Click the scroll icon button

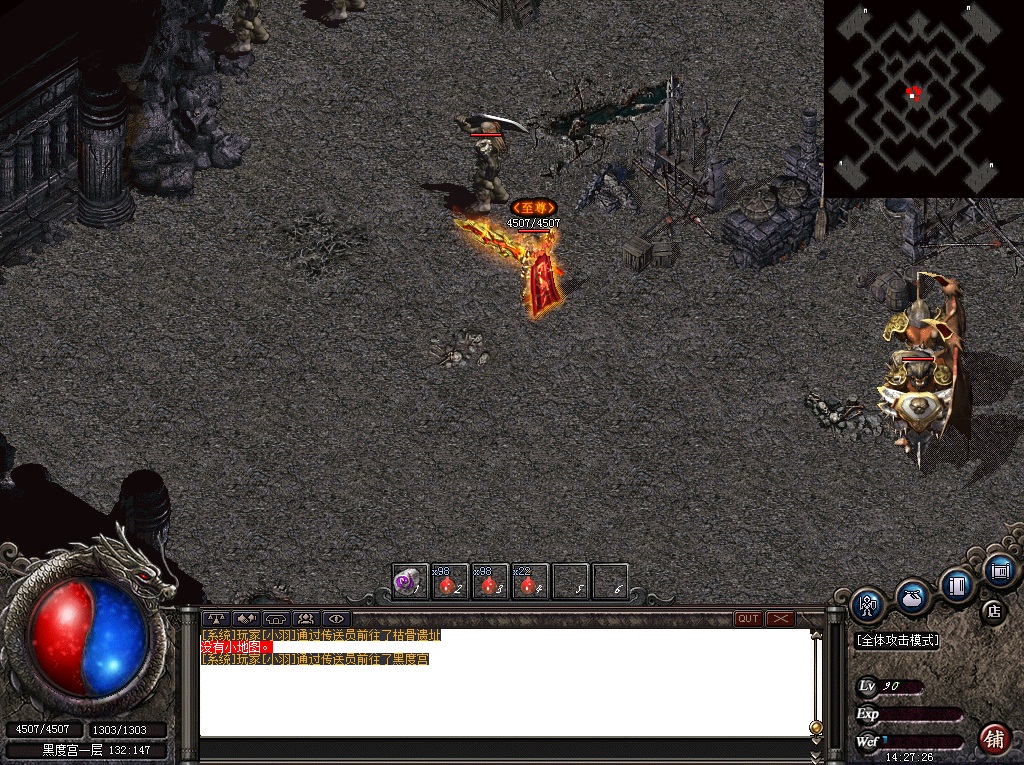click(998, 571)
